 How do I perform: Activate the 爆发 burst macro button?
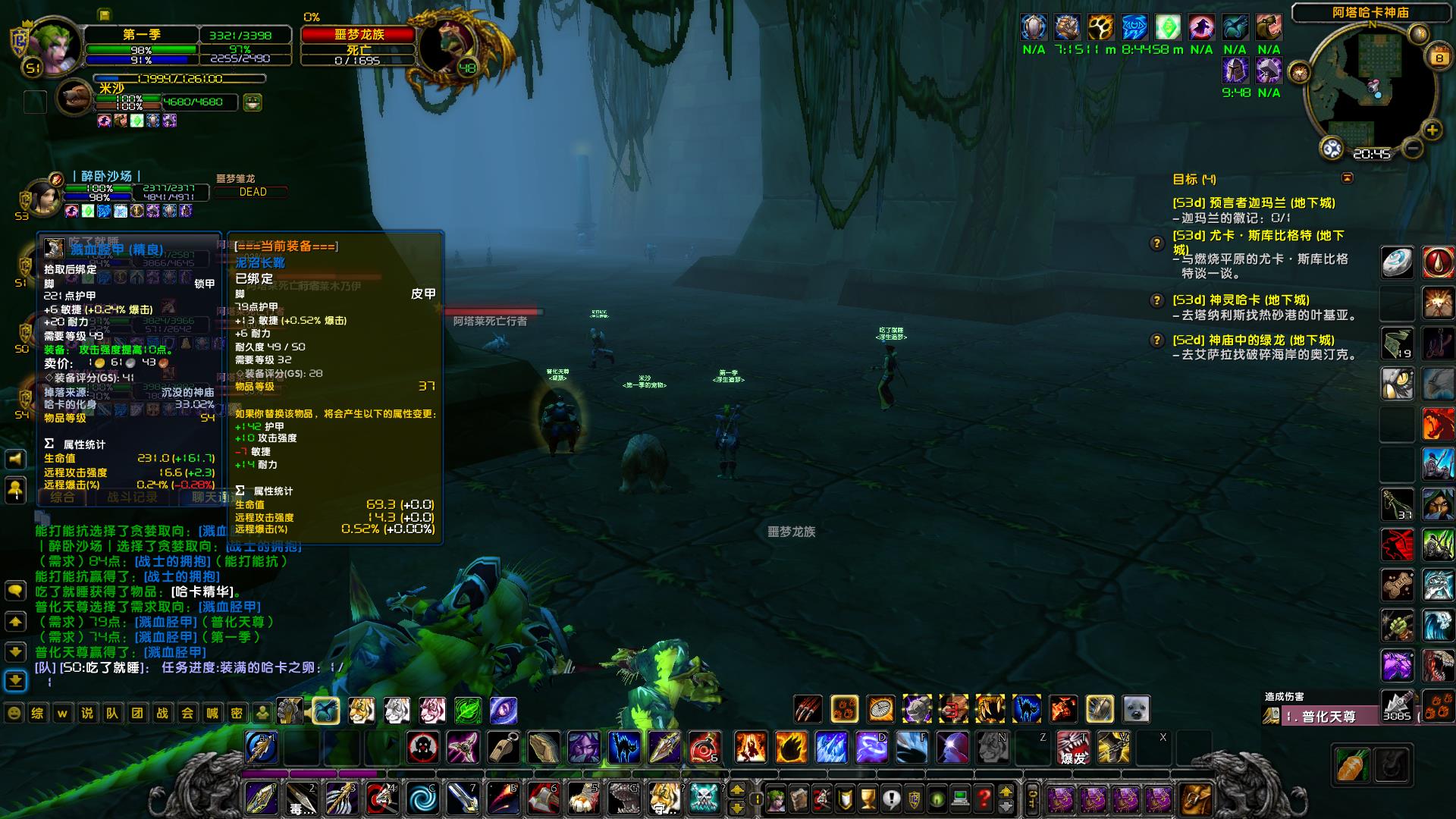click(1072, 748)
